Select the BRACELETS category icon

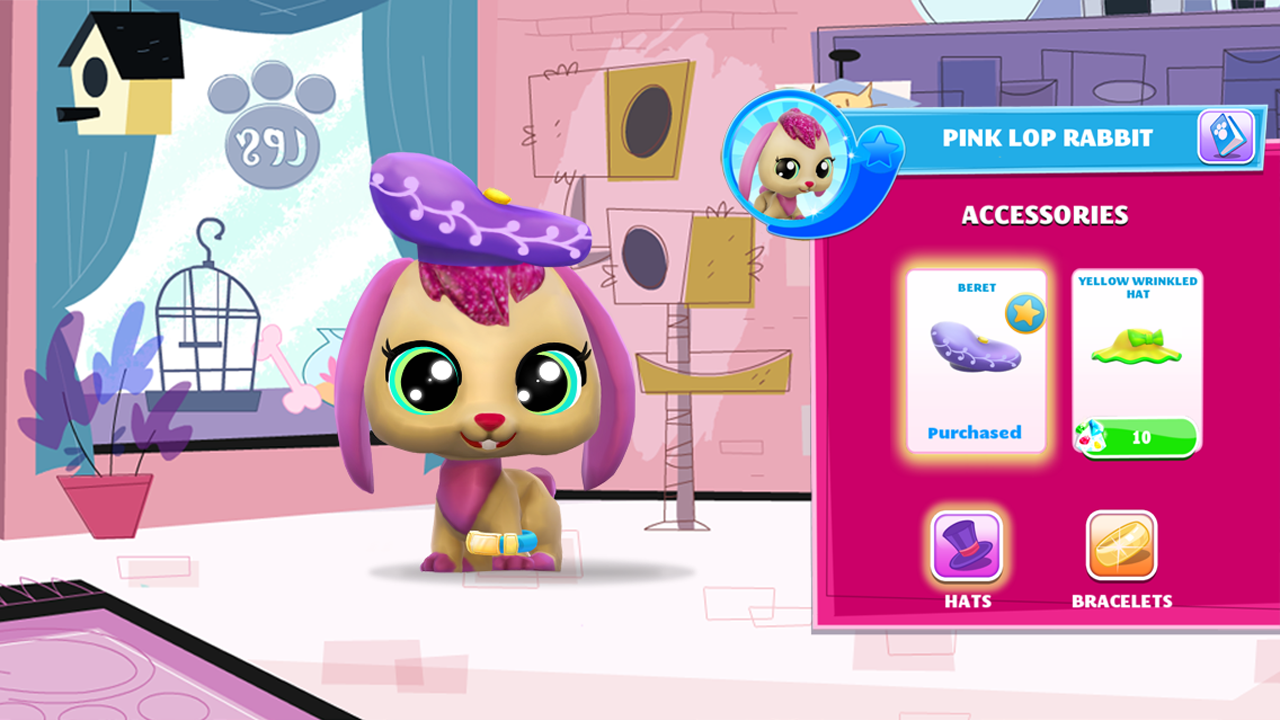click(1122, 544)
